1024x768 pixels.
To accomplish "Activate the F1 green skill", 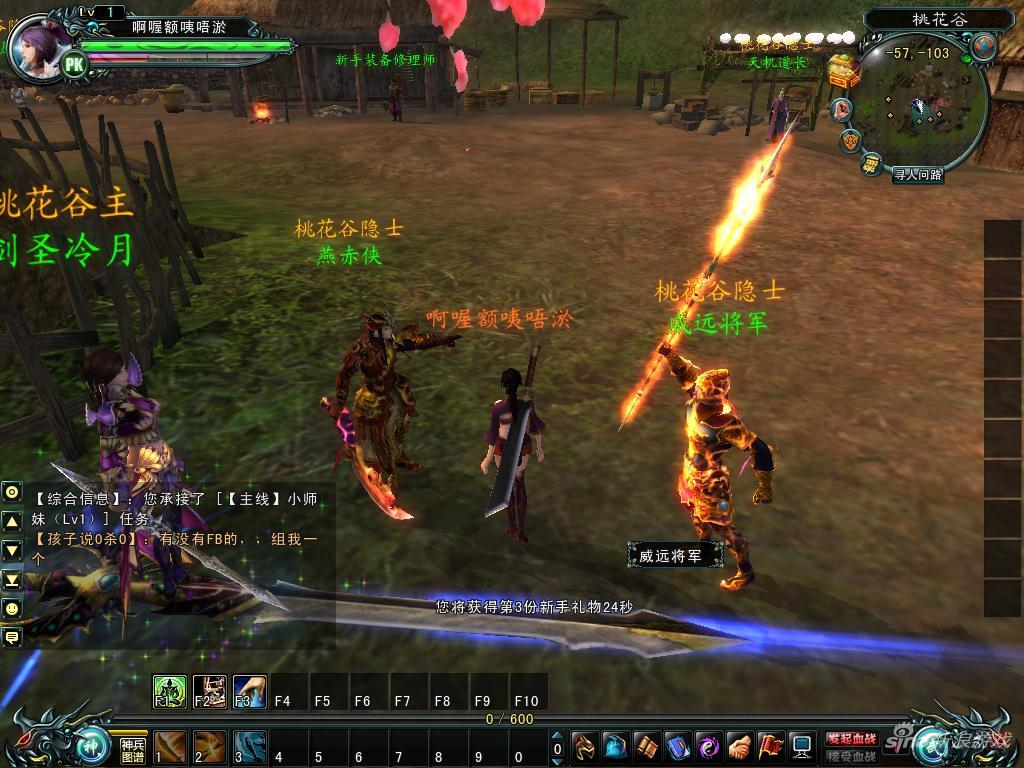I will [x=169, y=691].
